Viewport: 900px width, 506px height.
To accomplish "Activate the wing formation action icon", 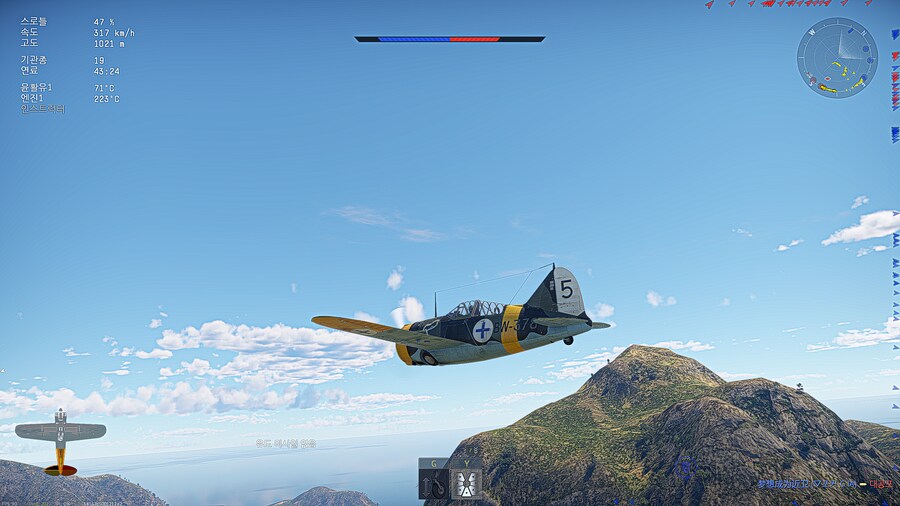I will point(466,484).
